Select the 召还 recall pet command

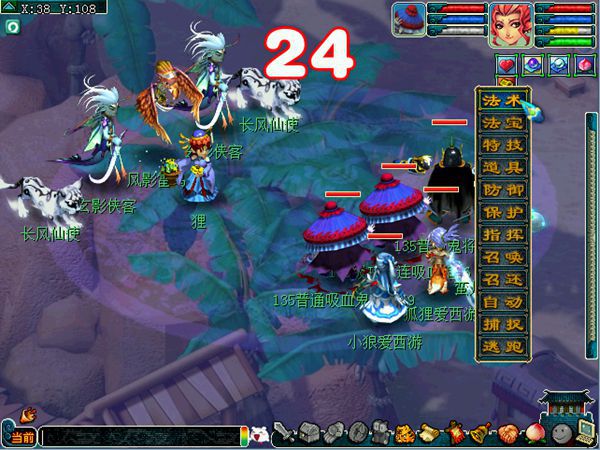point(501,279)
